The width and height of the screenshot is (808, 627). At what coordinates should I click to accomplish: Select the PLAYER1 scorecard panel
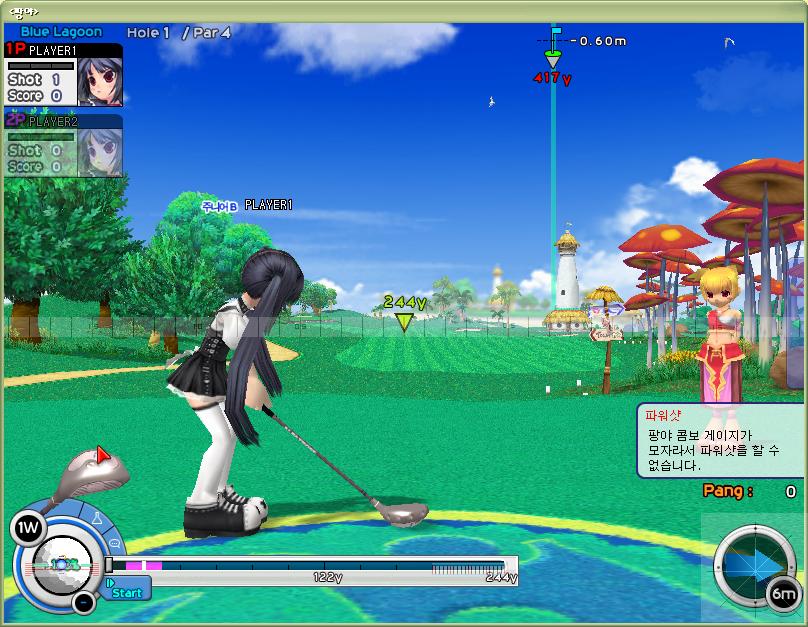63,75
